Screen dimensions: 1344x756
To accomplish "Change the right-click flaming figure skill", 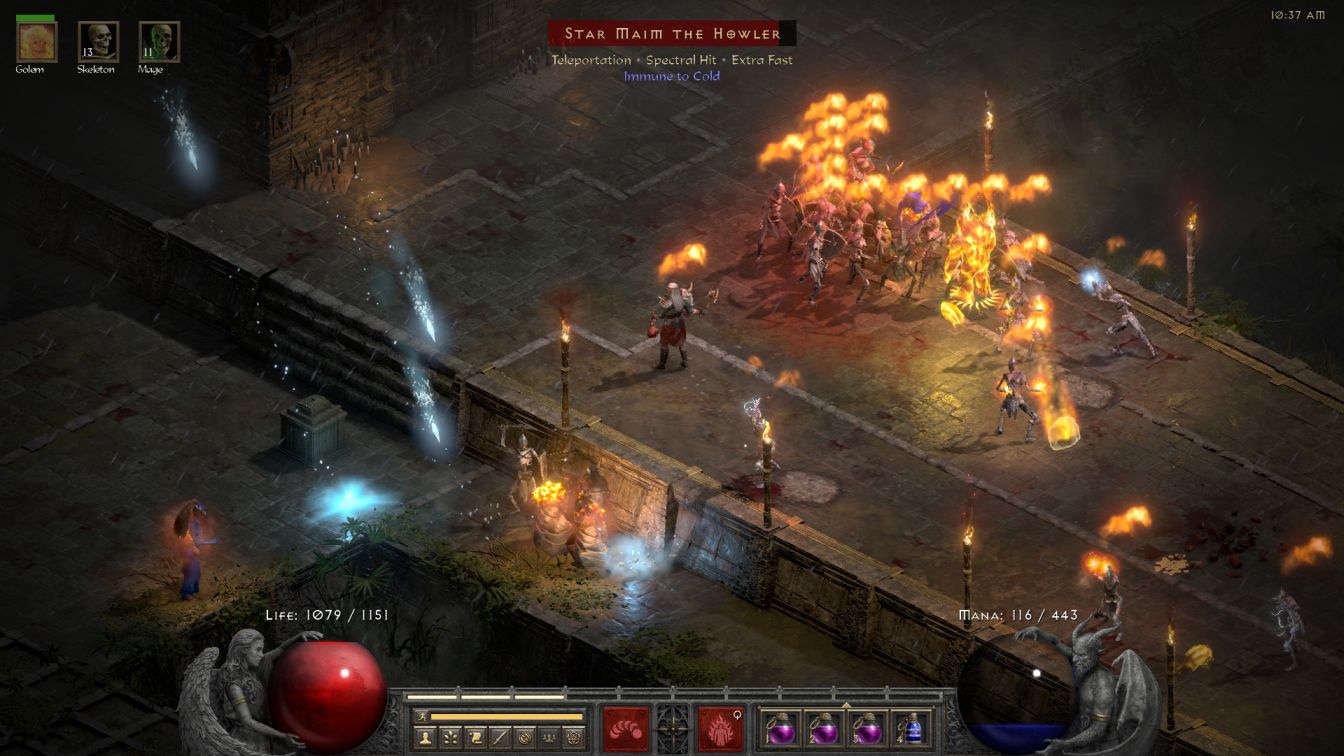I will 721,728.
